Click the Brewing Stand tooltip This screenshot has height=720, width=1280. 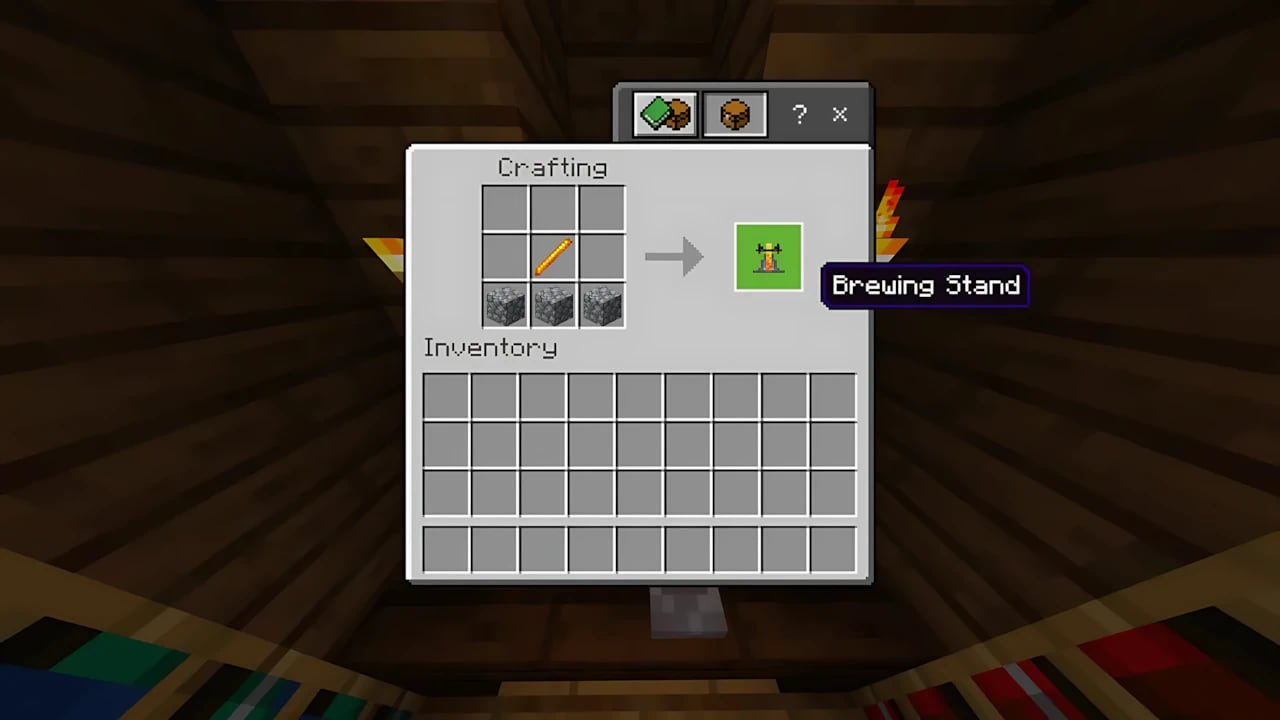pyautogui.click(x=925, y=286)
